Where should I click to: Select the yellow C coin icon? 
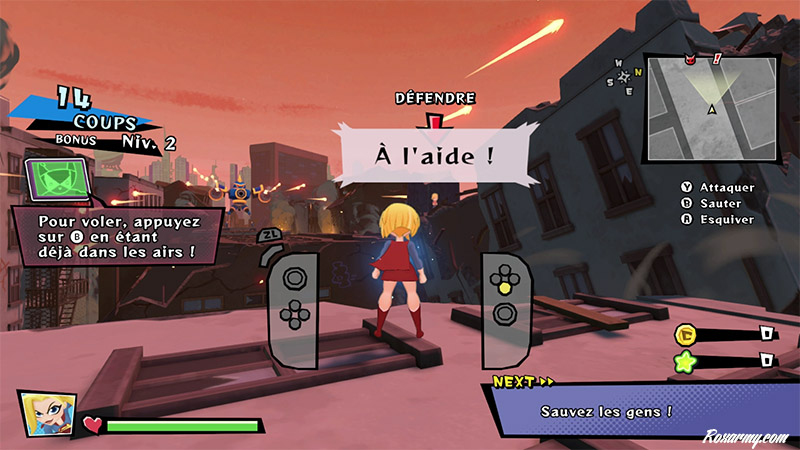coord(687,334)
